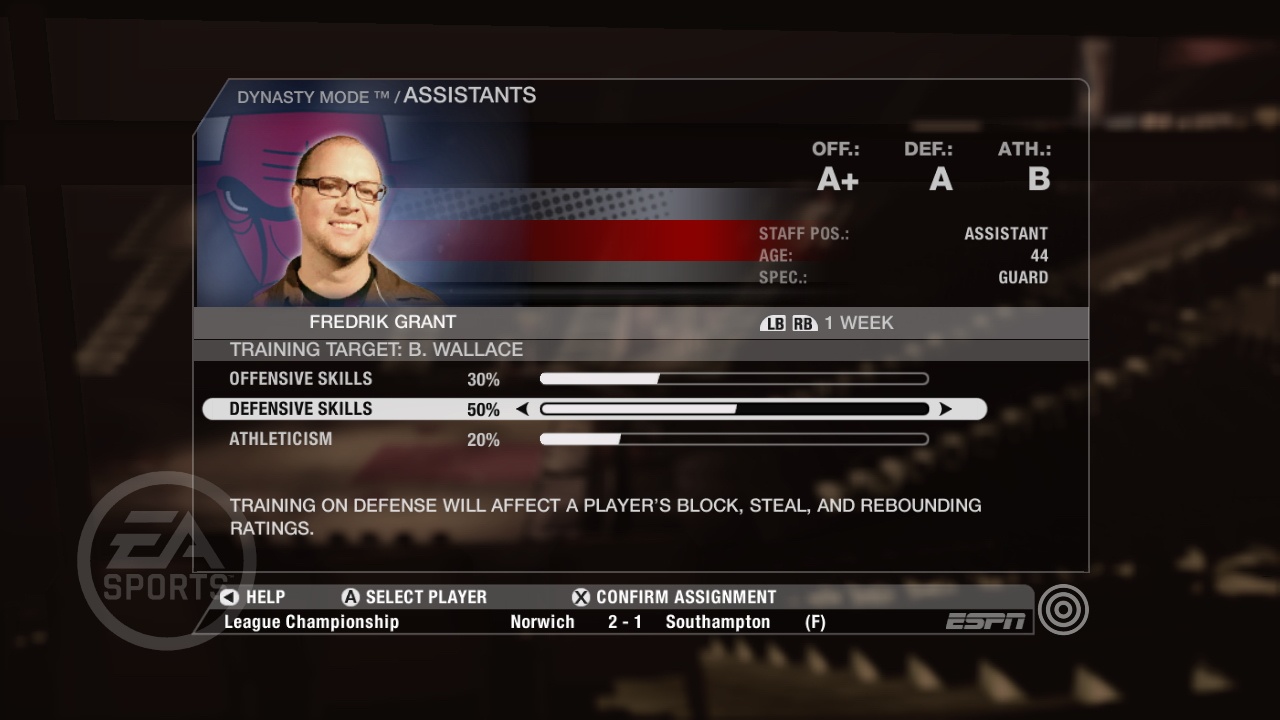Viewport: 1280px width, 720px height.
Task: Adjust the Defensive Skills 50% slider bar
Action: point(735,408)
